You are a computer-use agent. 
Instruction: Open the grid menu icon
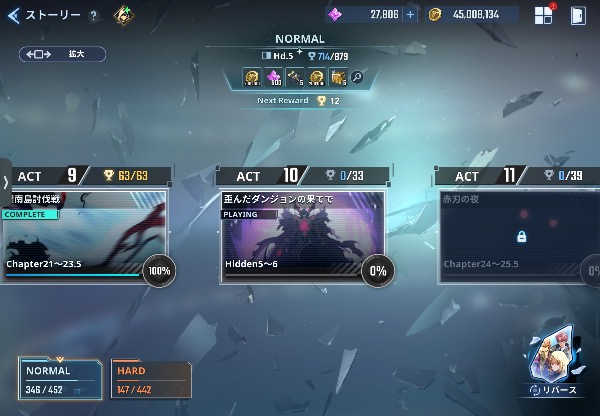click(543, 15)
